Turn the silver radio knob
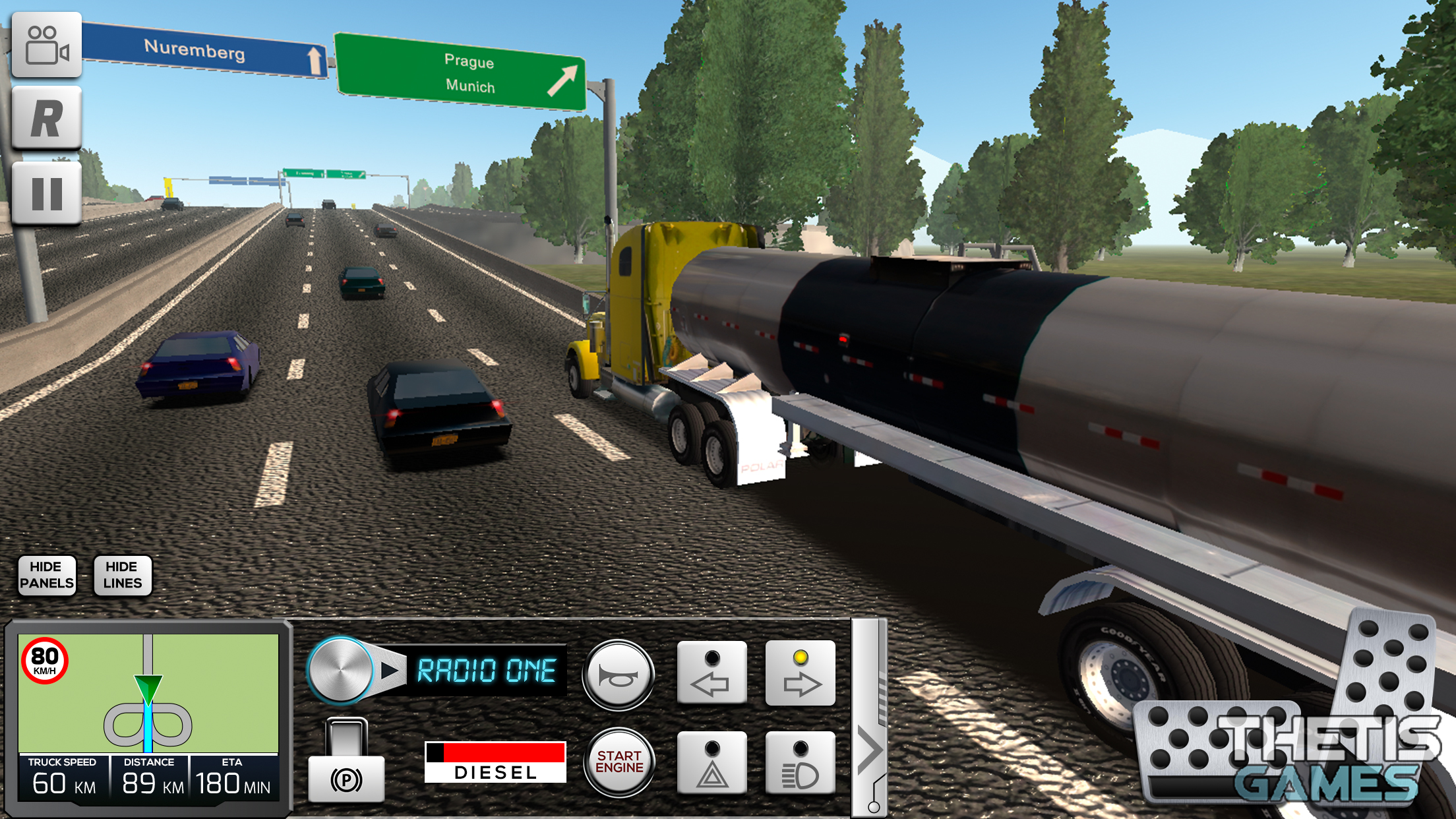1456x819 pixels. pyautogui.click(x=340, y=670)
